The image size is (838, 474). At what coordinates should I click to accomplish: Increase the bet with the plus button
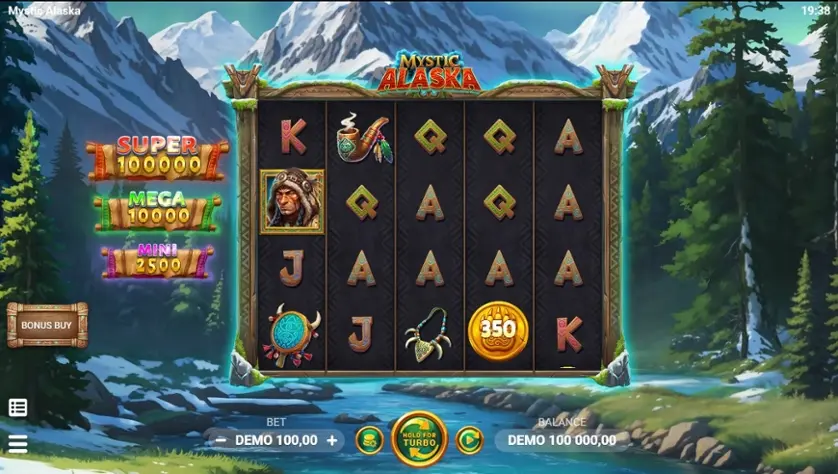332,440
